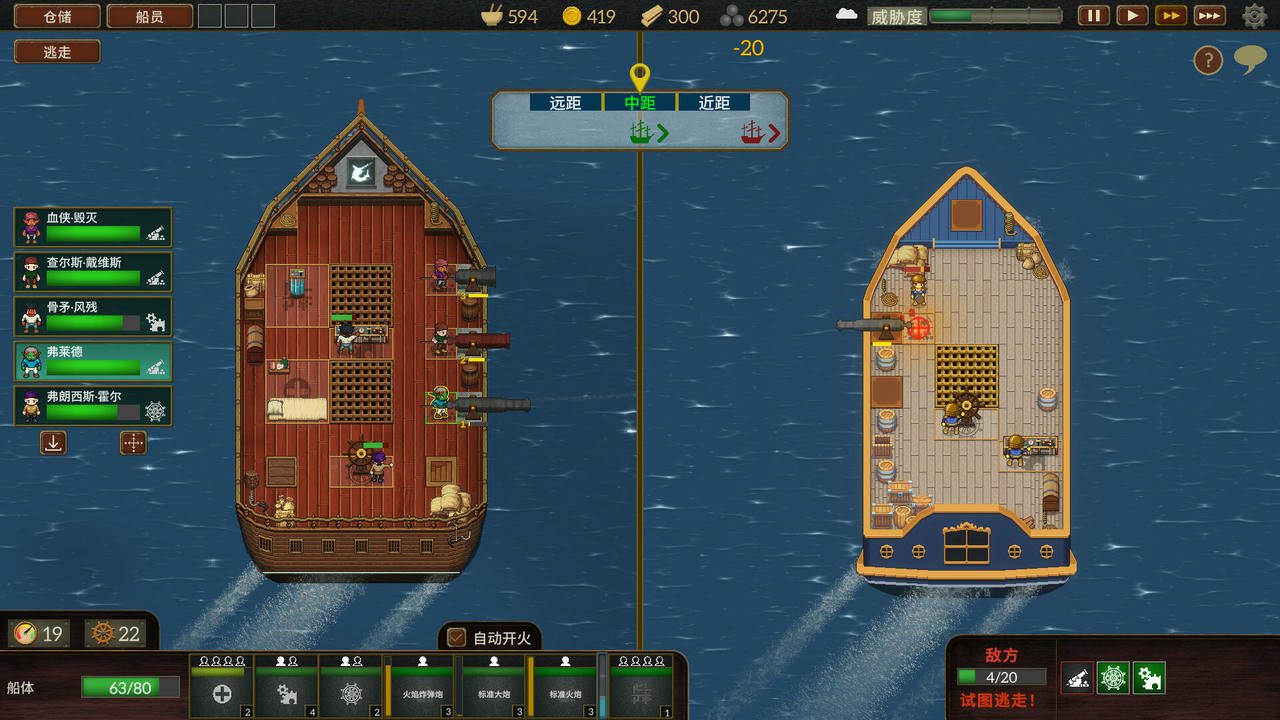Toggle the 自动开火 auto-fire checkbox
The image size is (1280, 720).
click(455, 636)
